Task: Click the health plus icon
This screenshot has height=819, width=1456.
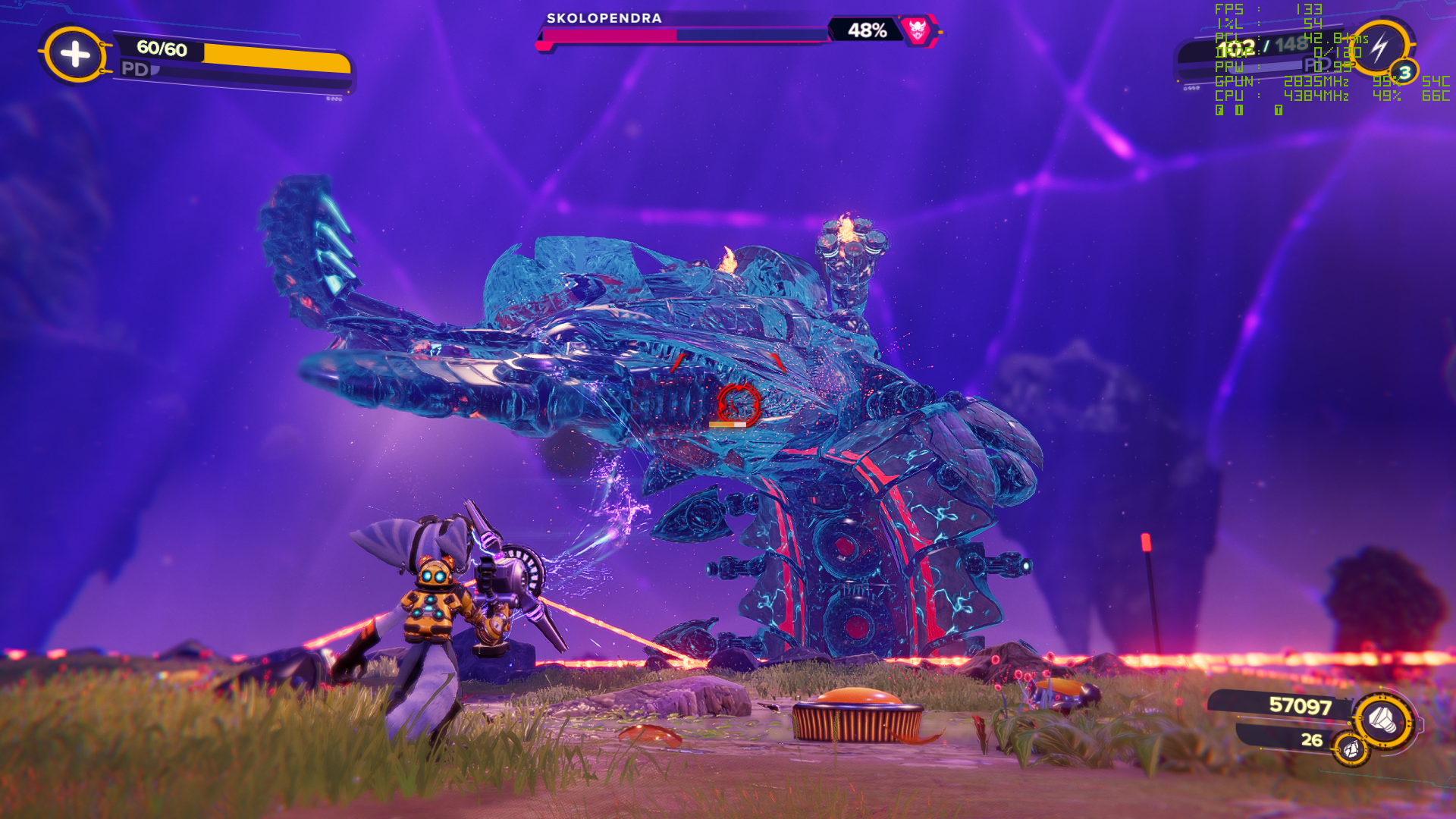Action: click(74, 54)
